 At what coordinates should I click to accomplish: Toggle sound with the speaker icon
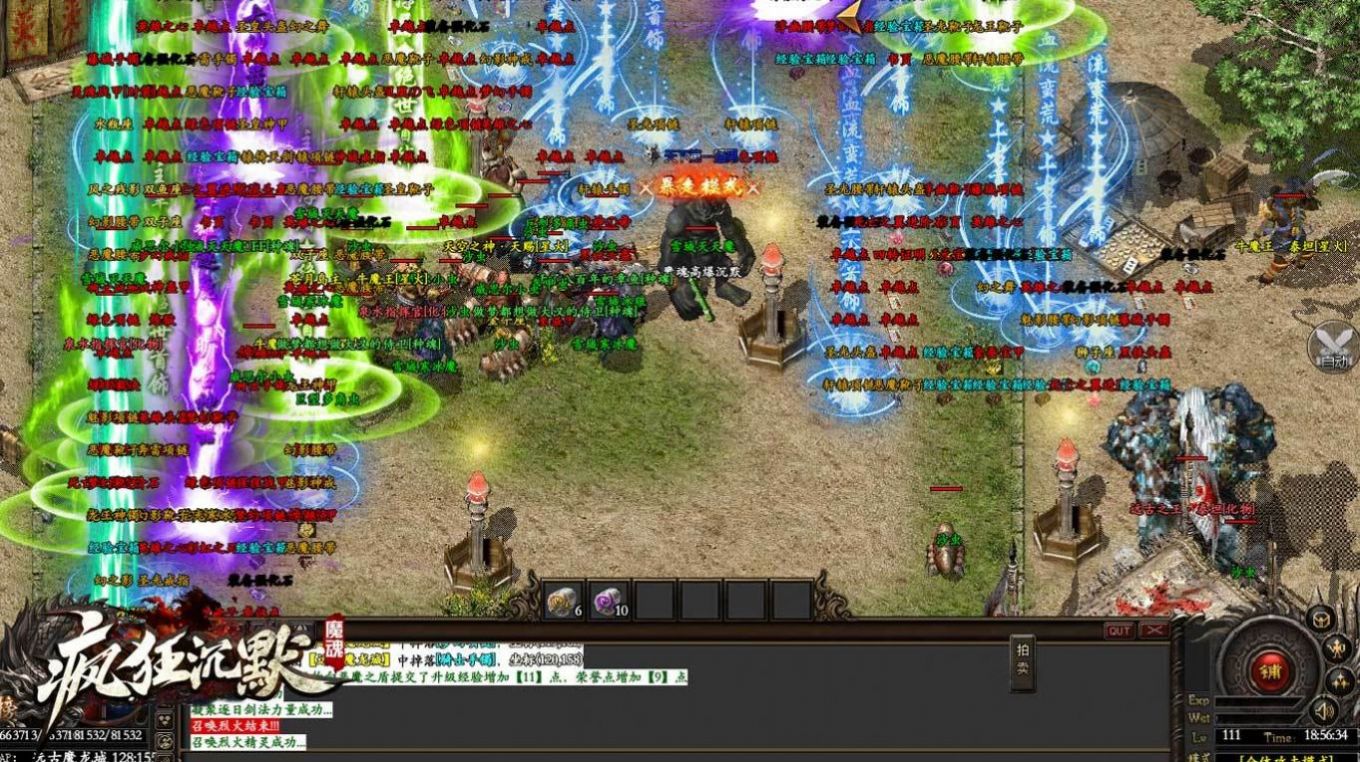[1325, 711]
